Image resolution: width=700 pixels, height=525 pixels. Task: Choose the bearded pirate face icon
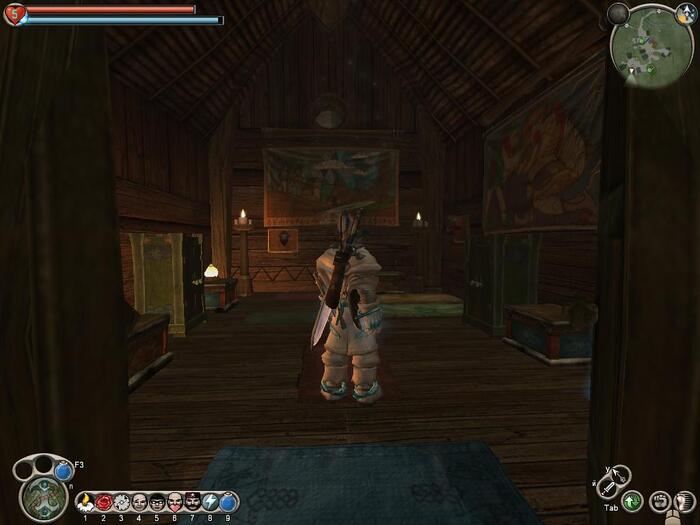click(x=193, y=501)
